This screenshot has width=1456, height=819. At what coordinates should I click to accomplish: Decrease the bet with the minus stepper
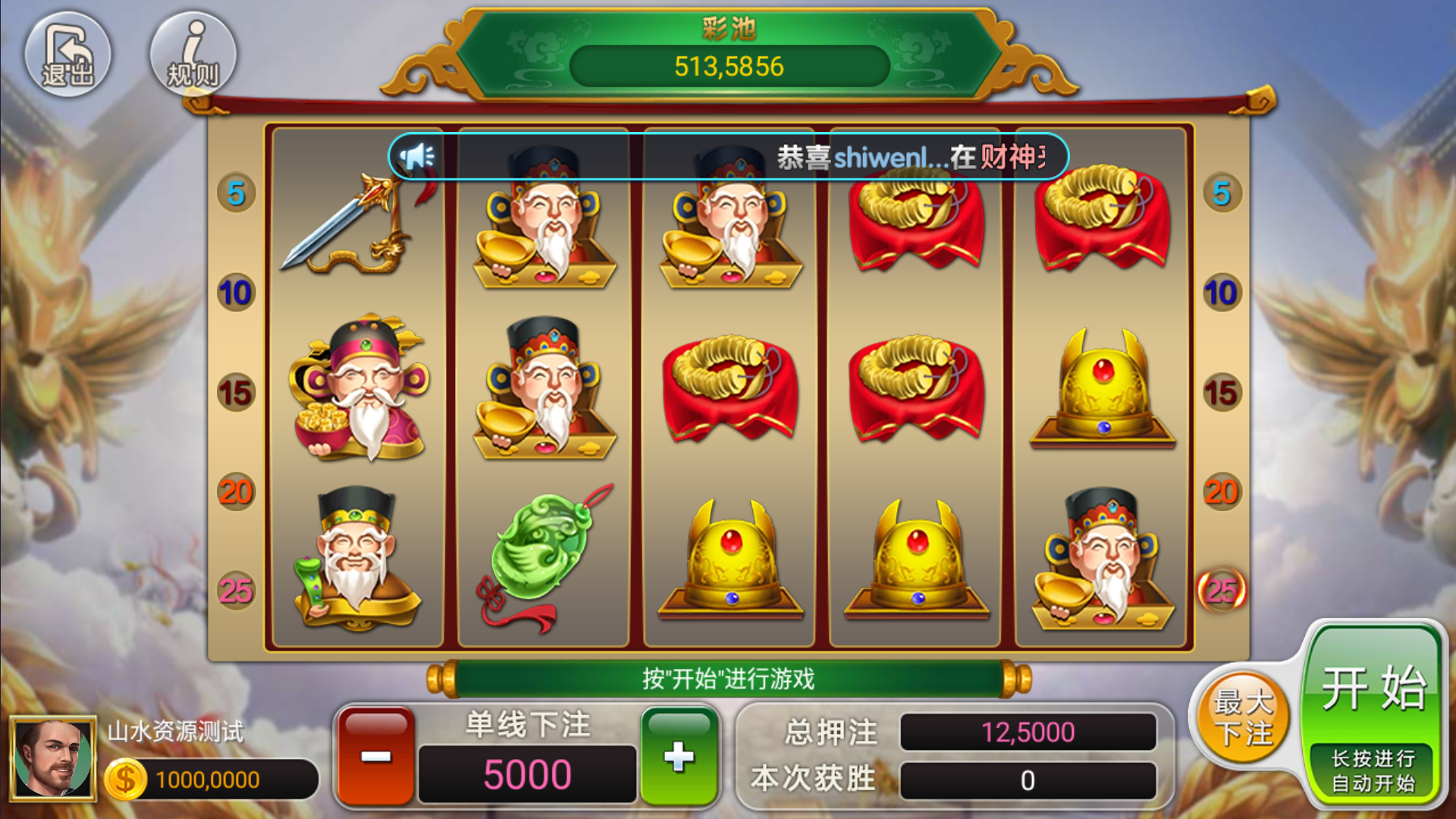[376, 756]
